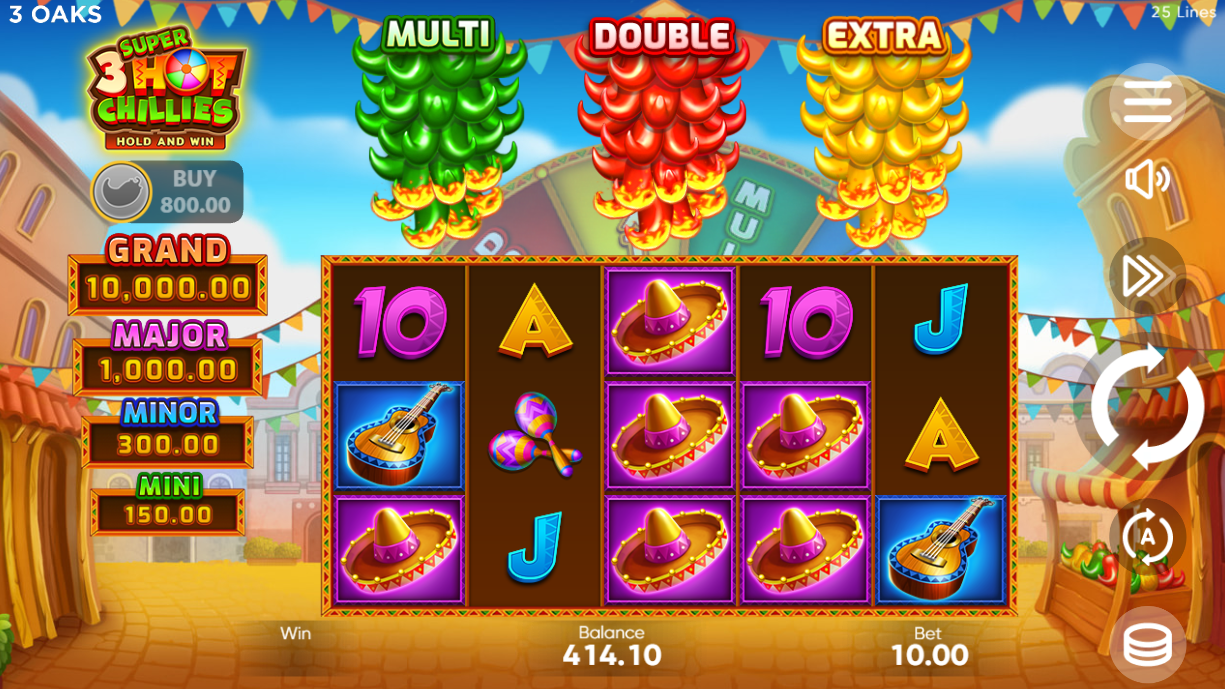
Task: Open the hamburger menu
Action: coord(1147,101)
